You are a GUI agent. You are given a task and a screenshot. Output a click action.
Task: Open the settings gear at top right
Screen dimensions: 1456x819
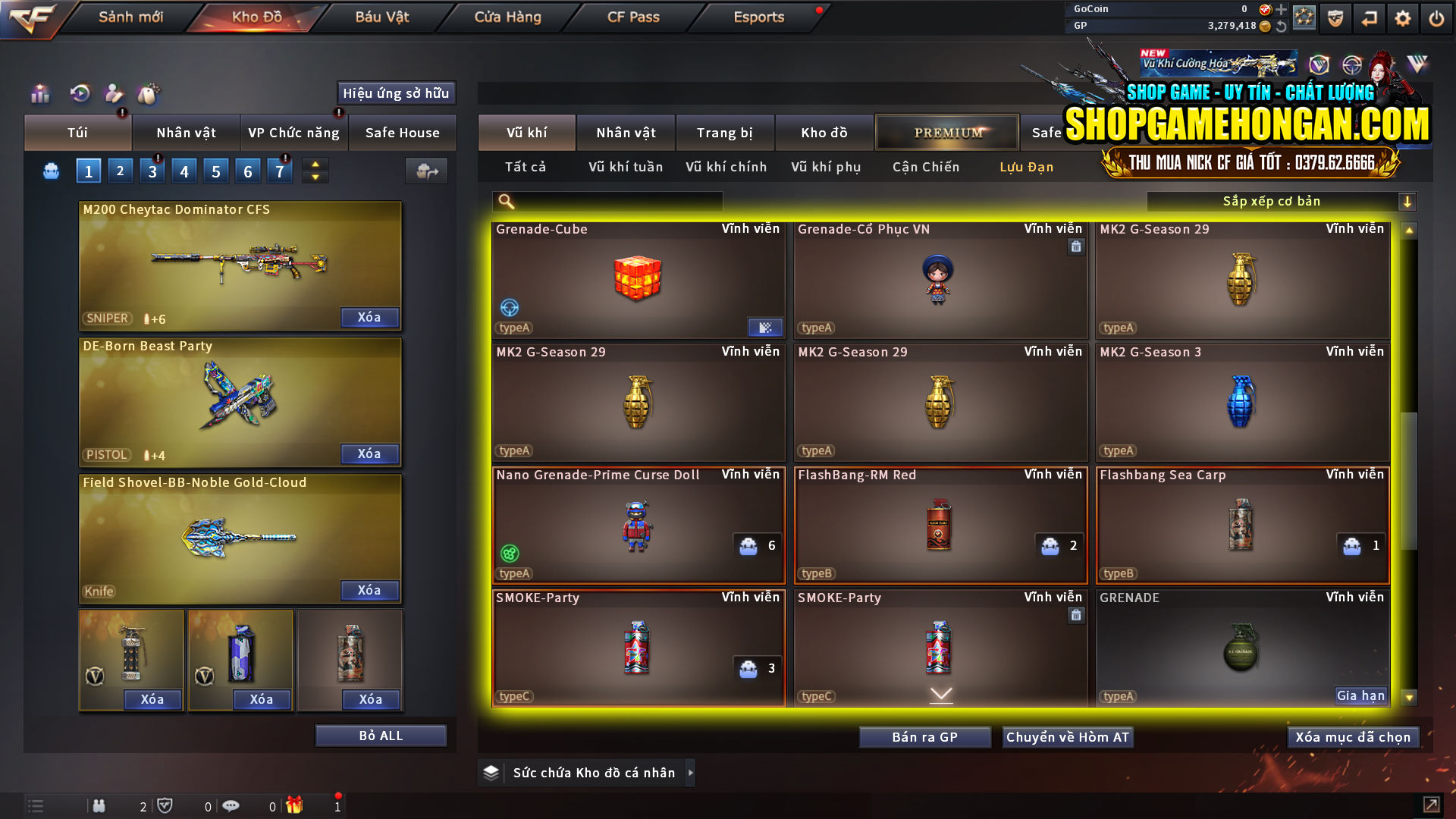(x=1402, y=17)
